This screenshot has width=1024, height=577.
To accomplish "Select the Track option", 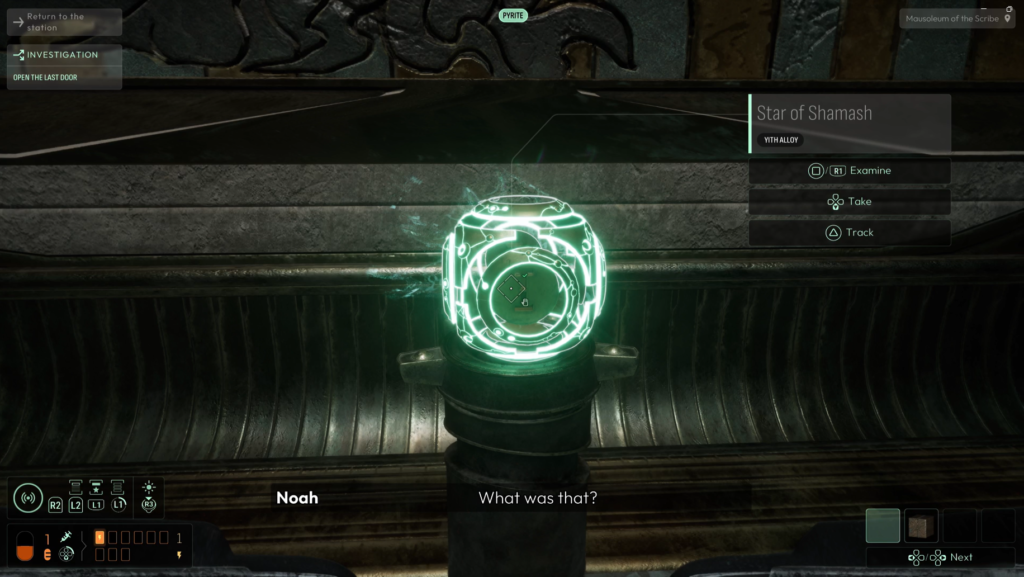I will point(849,233).
